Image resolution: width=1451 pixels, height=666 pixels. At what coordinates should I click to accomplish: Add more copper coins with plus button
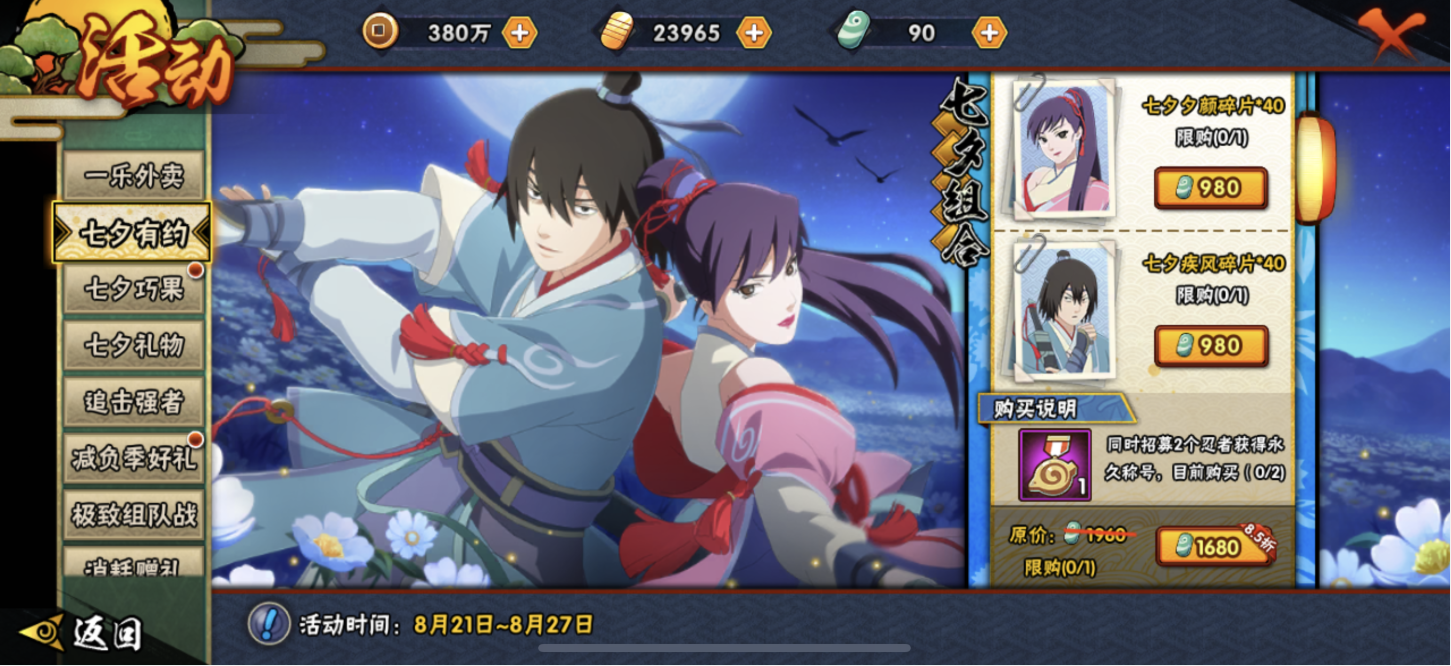tap(519, 33)
